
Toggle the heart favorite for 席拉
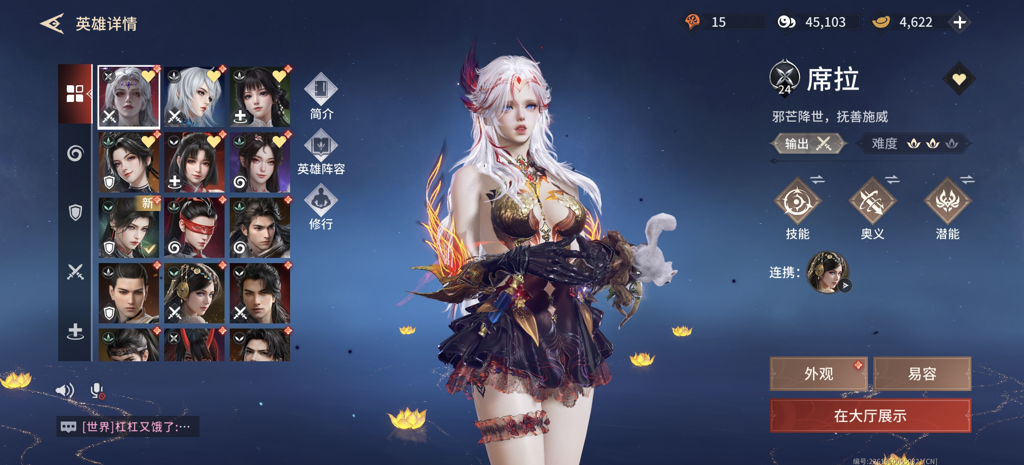(958, 79)
